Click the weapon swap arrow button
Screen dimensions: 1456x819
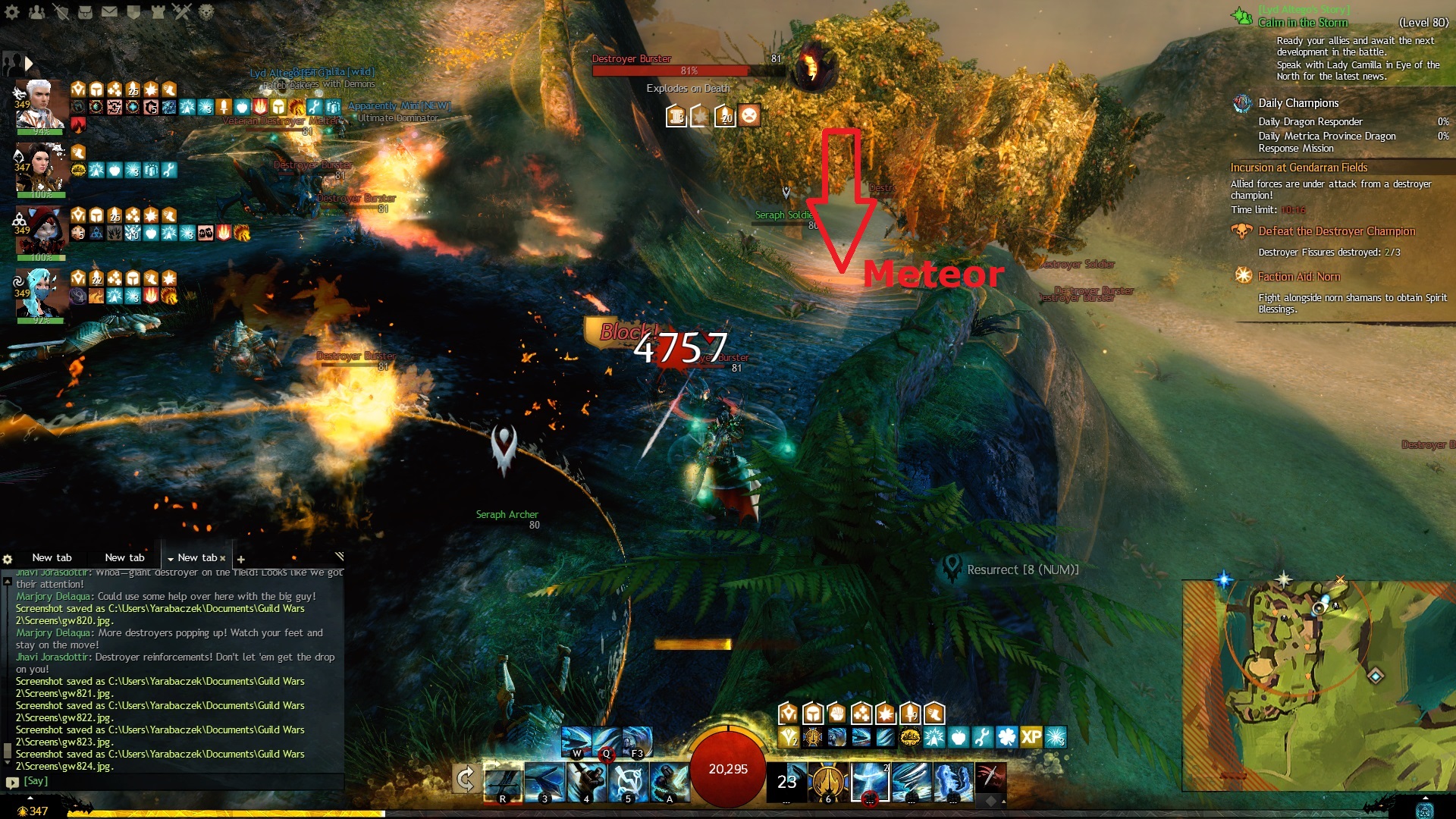pos(466,779)
